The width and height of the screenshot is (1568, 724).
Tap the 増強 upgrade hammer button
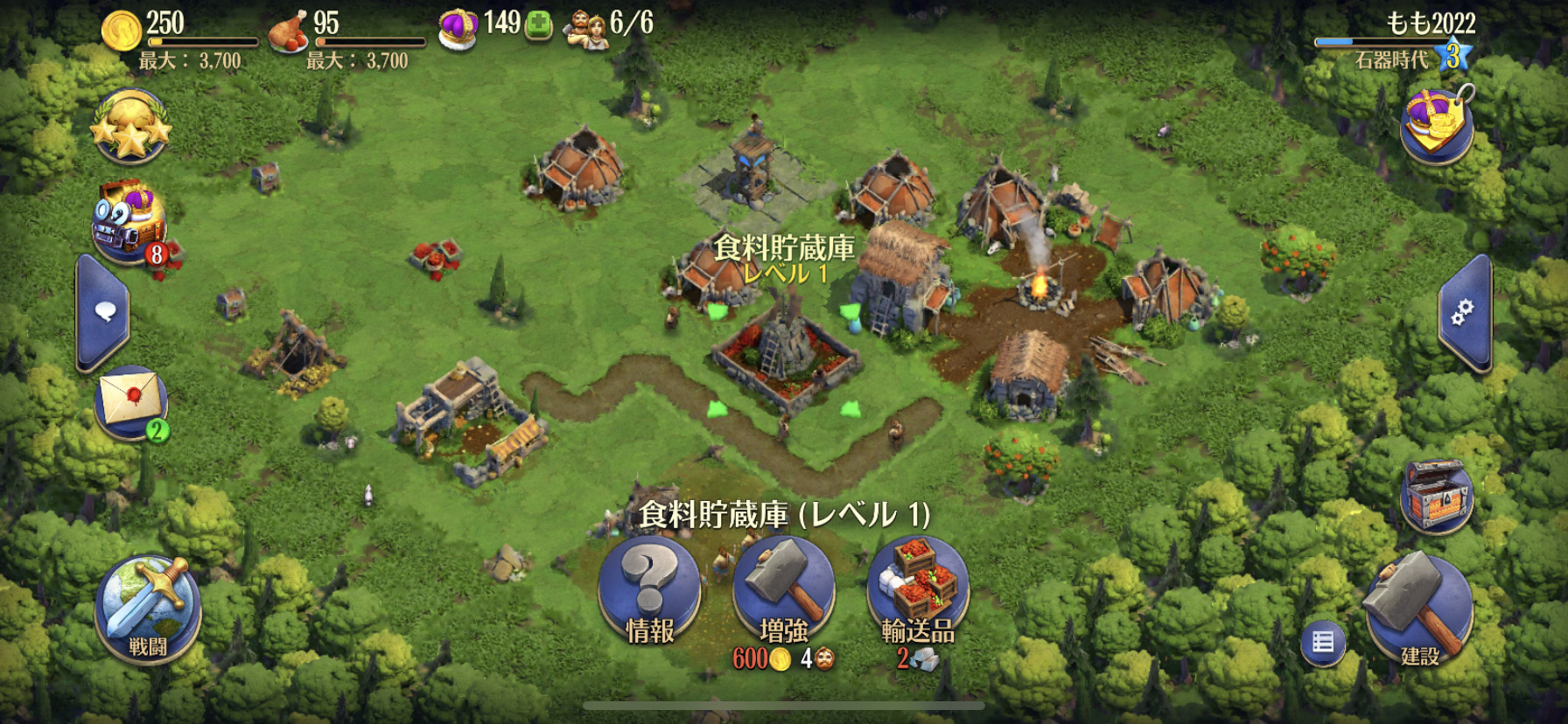(x=783, y=592)
